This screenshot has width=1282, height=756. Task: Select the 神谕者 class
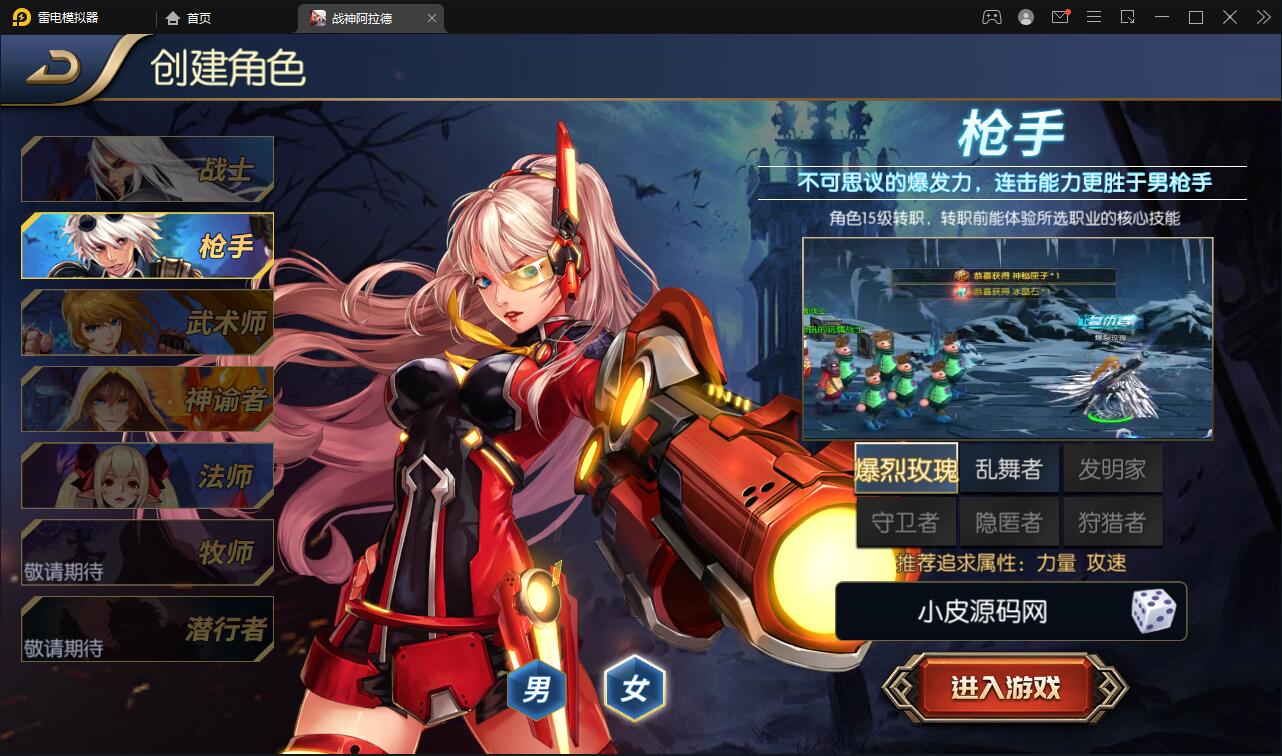point(147,399)
